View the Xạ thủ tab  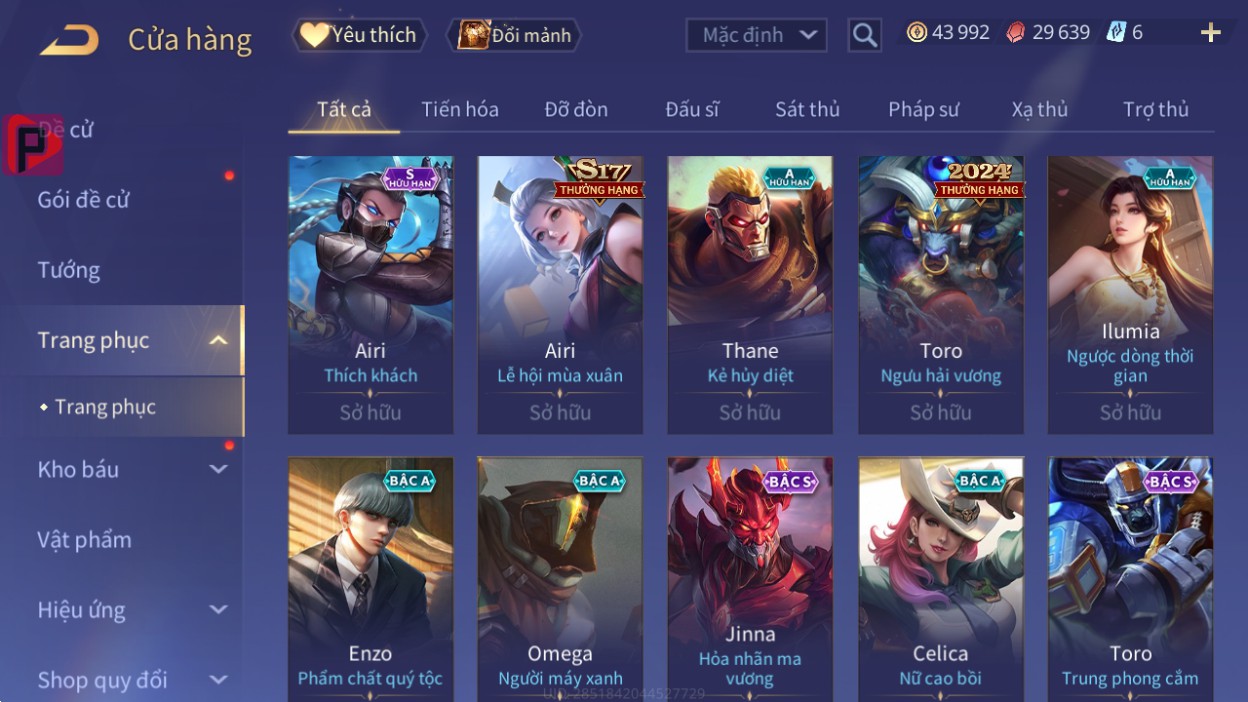click(1039, 109)
